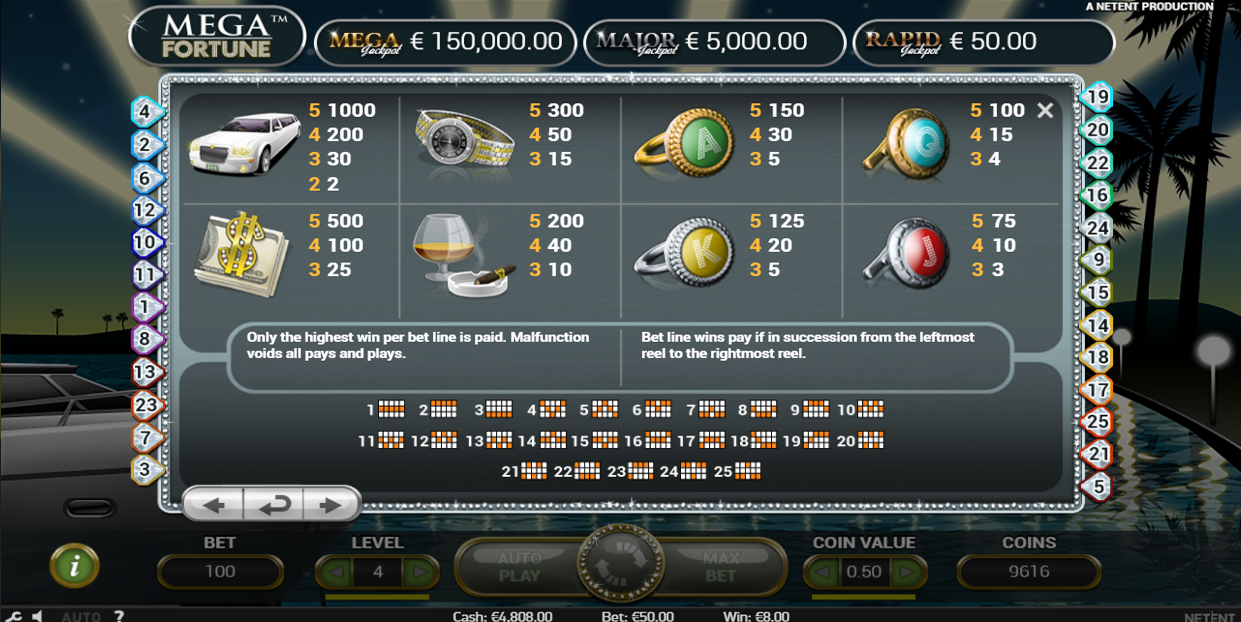This screenshot has width=1241, height=622.
Task: Open help with the question mark
Action: (x=119, y=616)
